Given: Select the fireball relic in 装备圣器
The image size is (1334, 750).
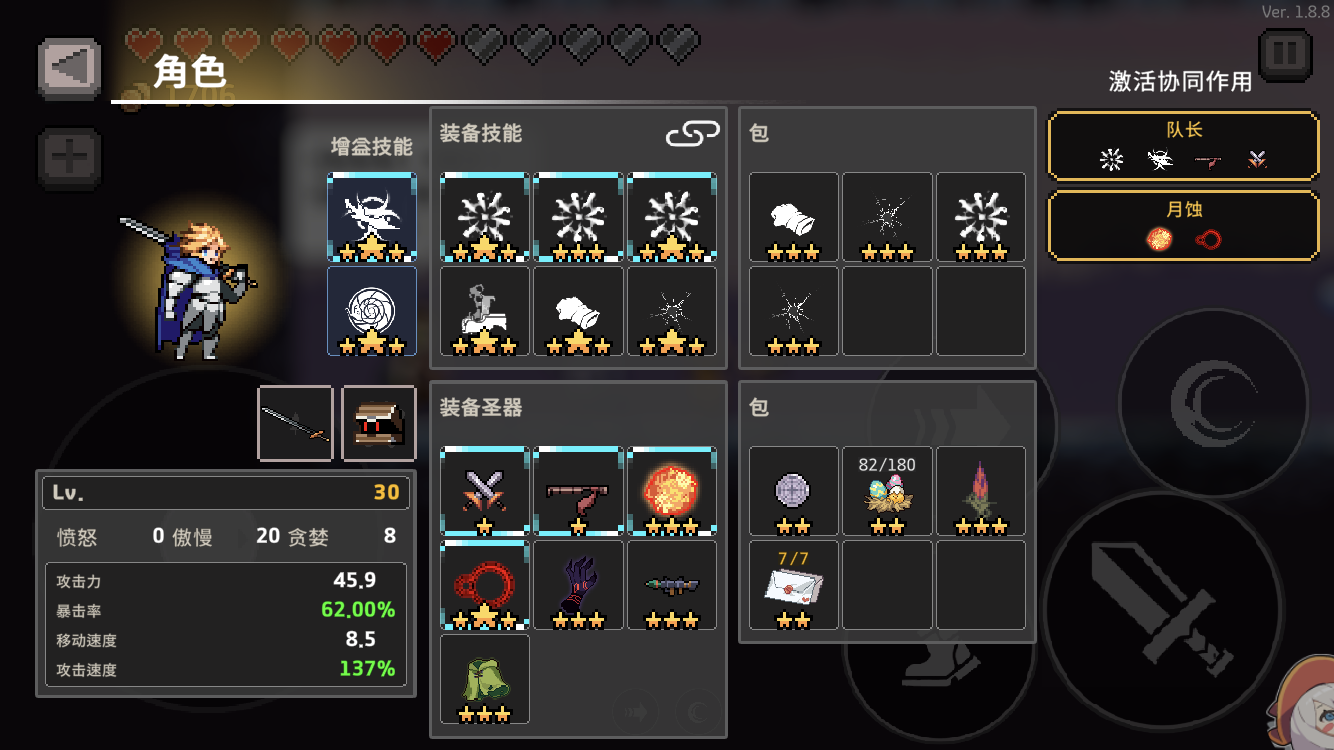Looking at the screenshot, I should [672, 490].
